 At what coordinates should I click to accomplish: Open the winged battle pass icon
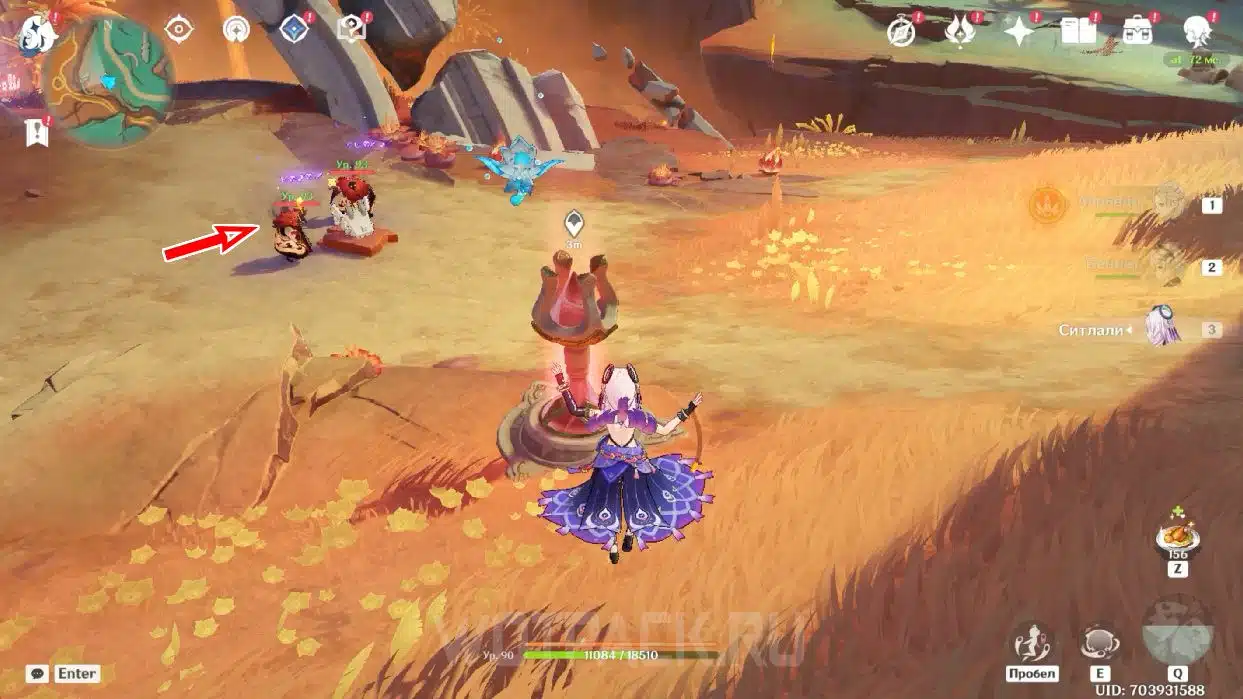pos(960,32)
